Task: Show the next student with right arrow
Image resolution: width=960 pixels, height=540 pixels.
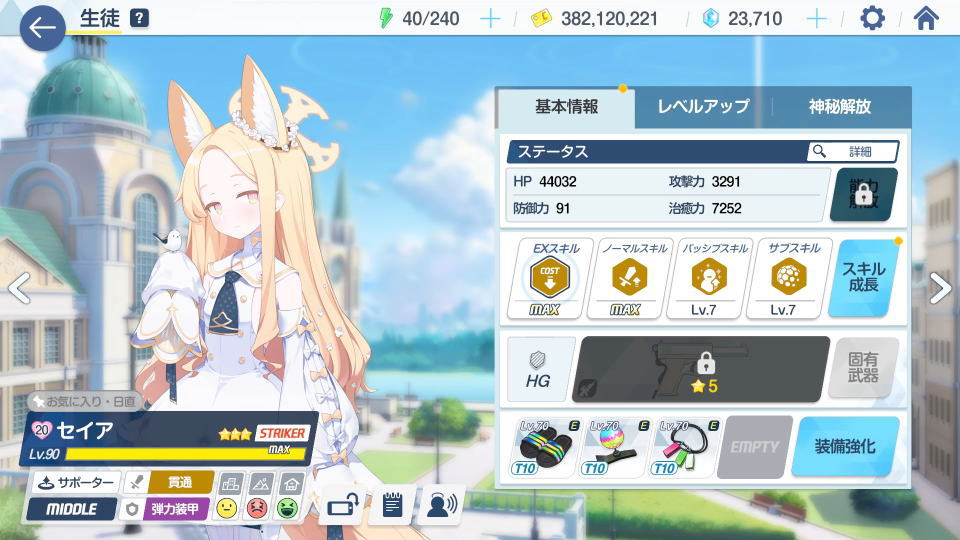Action: pyautogui.click(x=940, y=288)
